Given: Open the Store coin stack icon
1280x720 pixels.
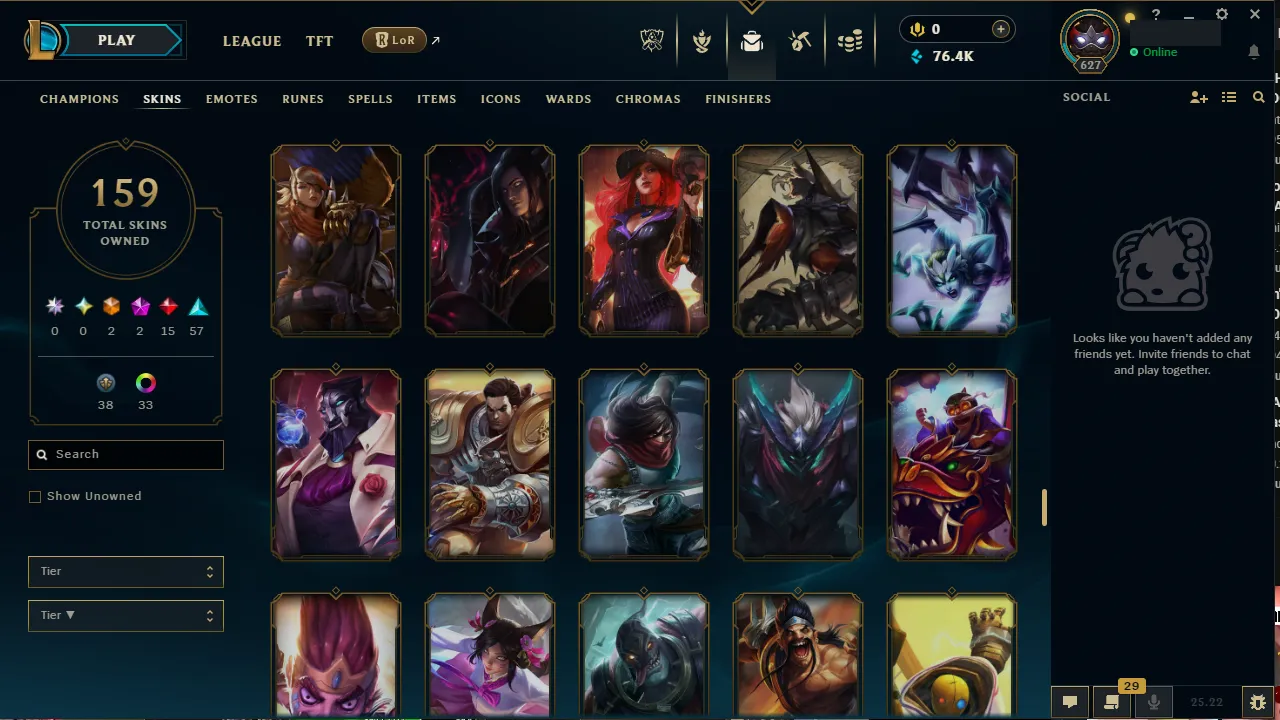Looking at the screenshot, I should pos(850,41).
